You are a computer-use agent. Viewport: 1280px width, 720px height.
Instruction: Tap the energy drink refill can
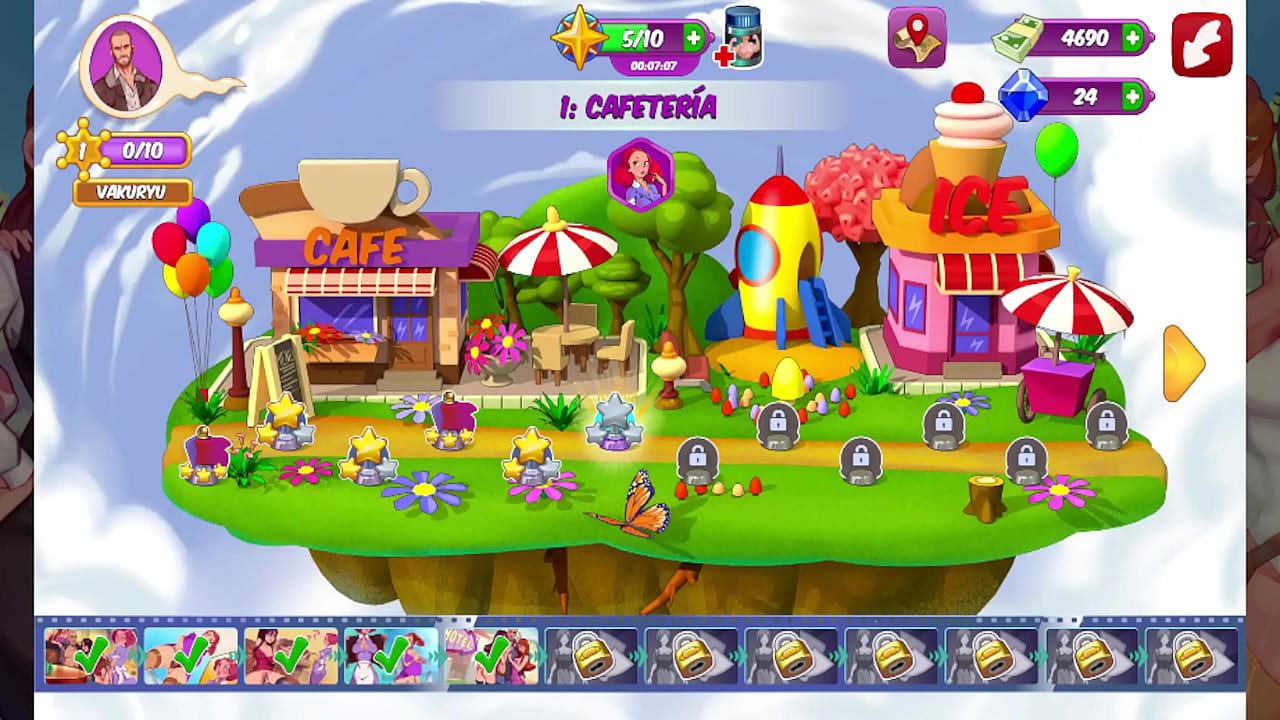coord(742,39)
